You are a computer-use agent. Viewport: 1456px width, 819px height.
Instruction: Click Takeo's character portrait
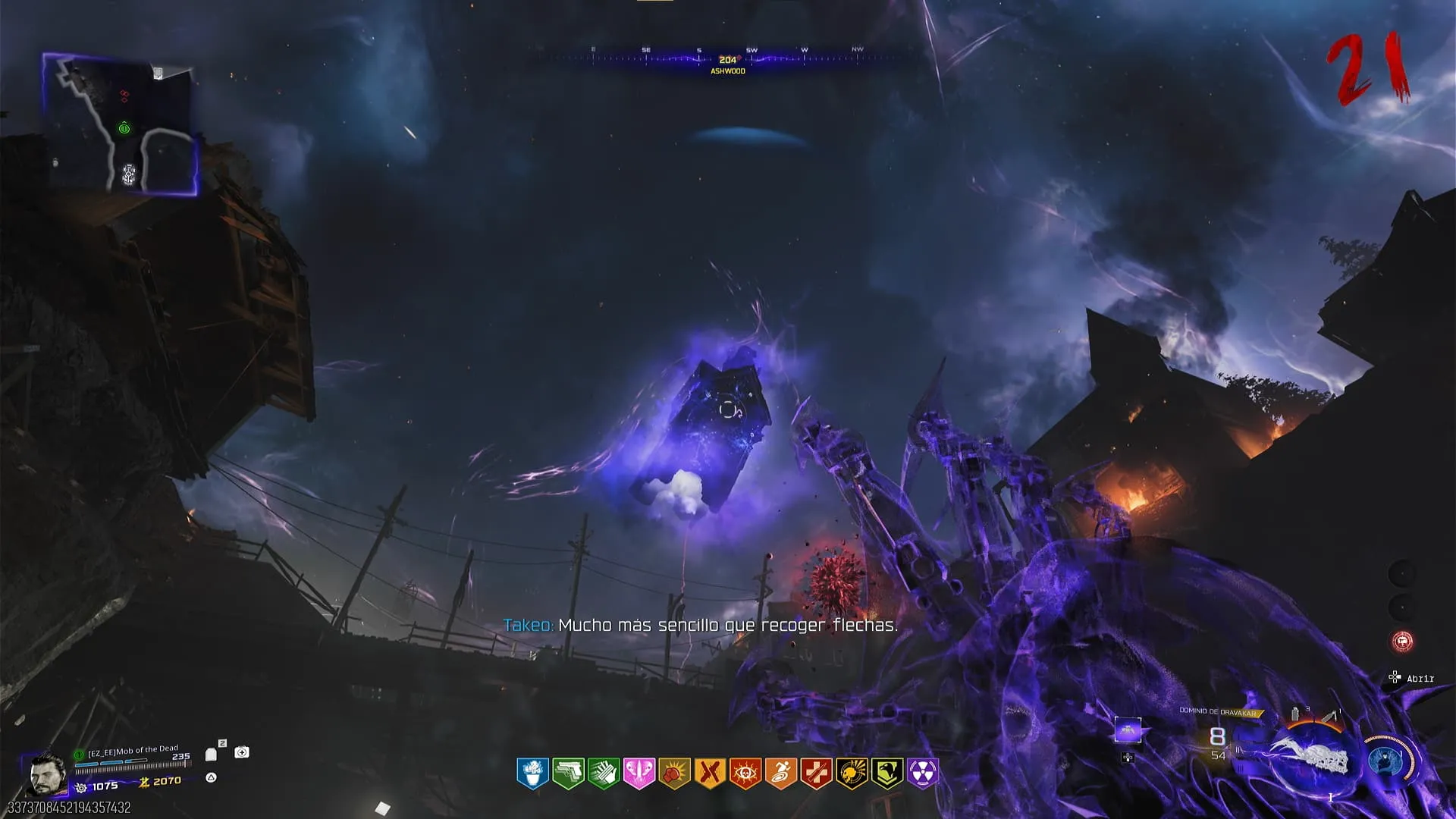48,773
